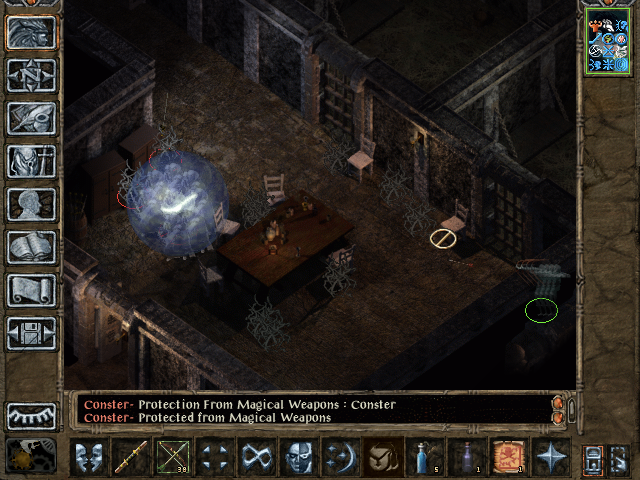Screen dimensions: 640x480
Task: Use the orange scroll quick item
Action: (508, 457)
